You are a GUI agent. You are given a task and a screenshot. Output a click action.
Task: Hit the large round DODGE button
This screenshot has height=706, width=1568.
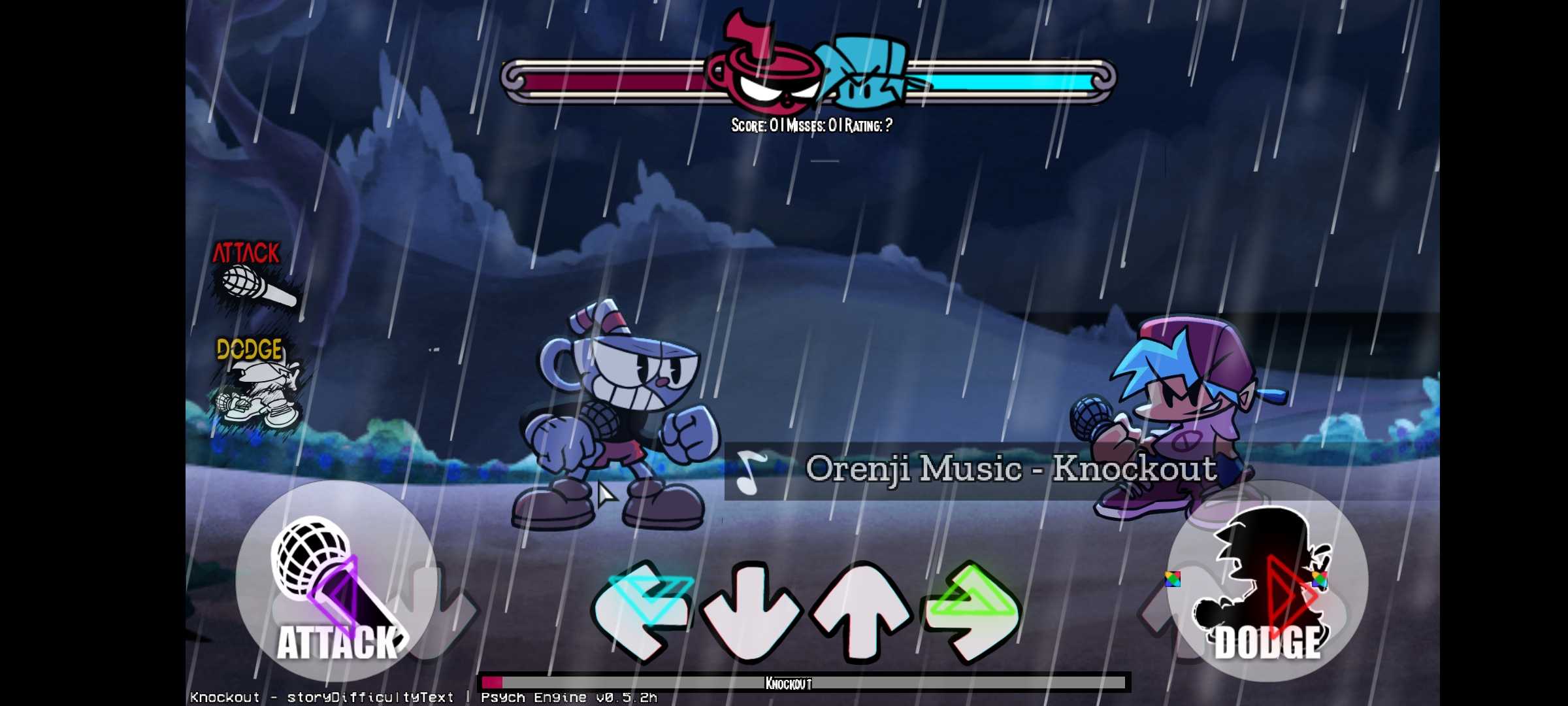[1267, 581]
